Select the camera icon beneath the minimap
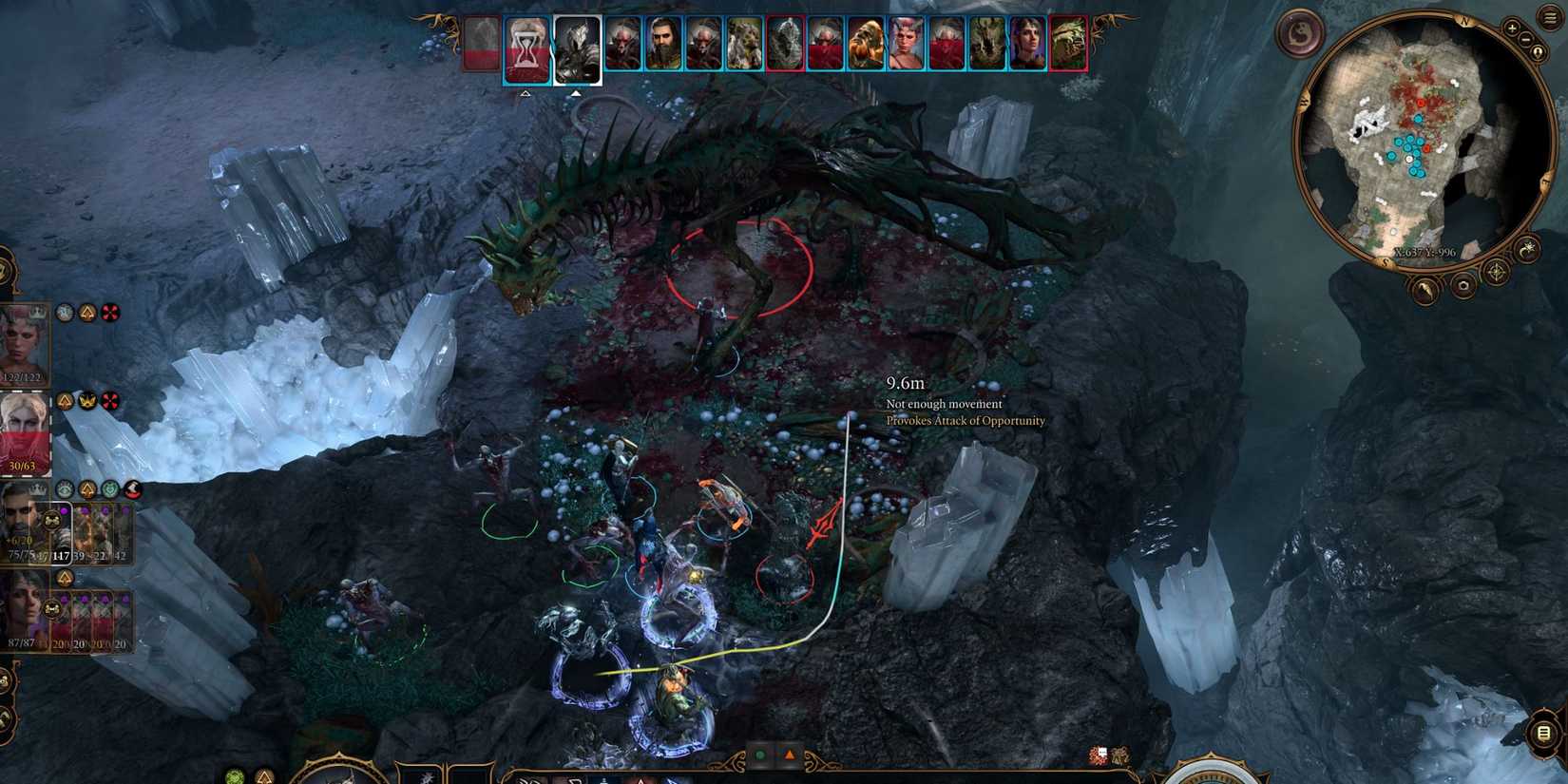Viewport: 1568px width, 784px height. coord(1463,286)
